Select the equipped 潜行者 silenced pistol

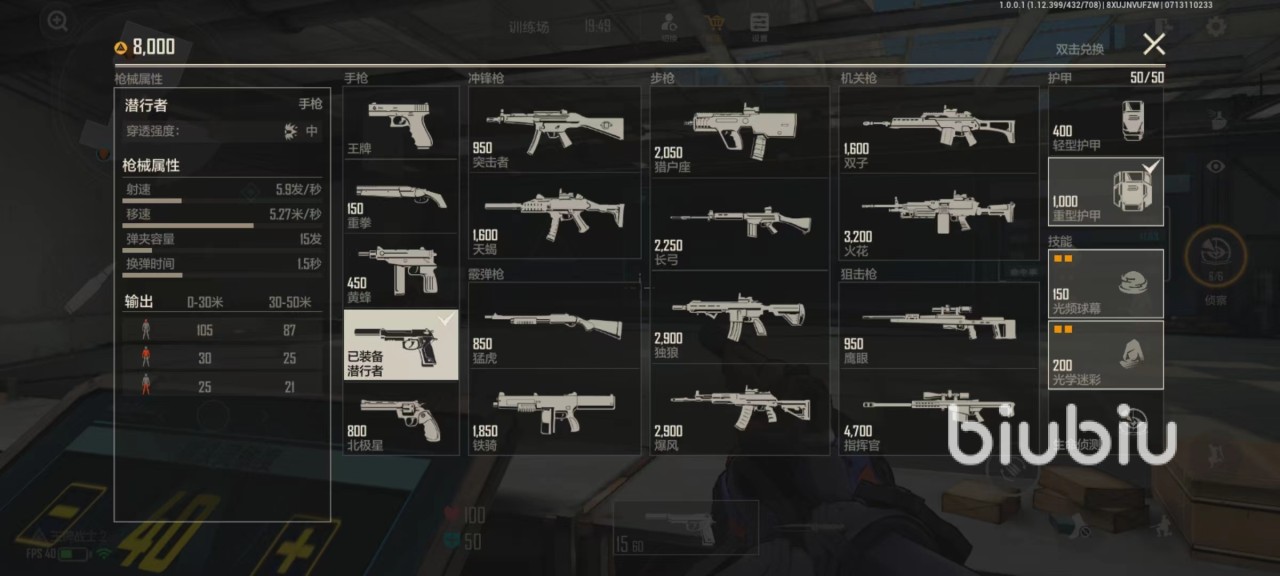pyautogui.click(x=401, y=344)
